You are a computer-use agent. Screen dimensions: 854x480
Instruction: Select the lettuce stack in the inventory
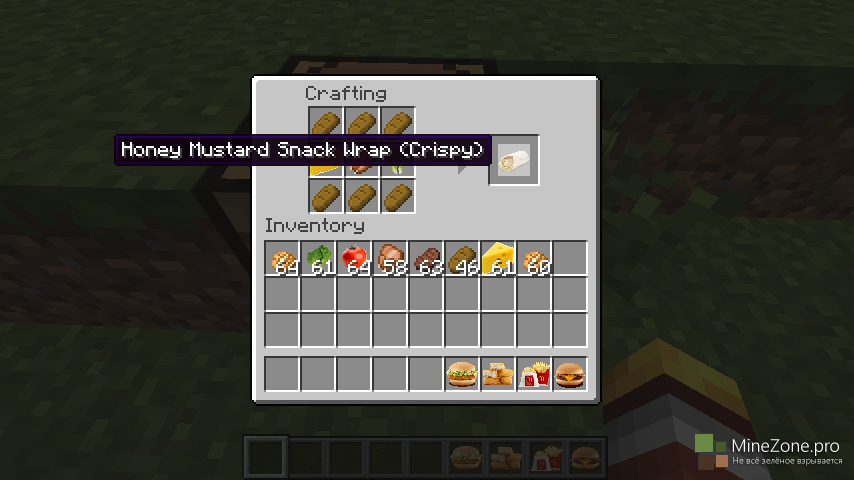click(x=319, y=259)
